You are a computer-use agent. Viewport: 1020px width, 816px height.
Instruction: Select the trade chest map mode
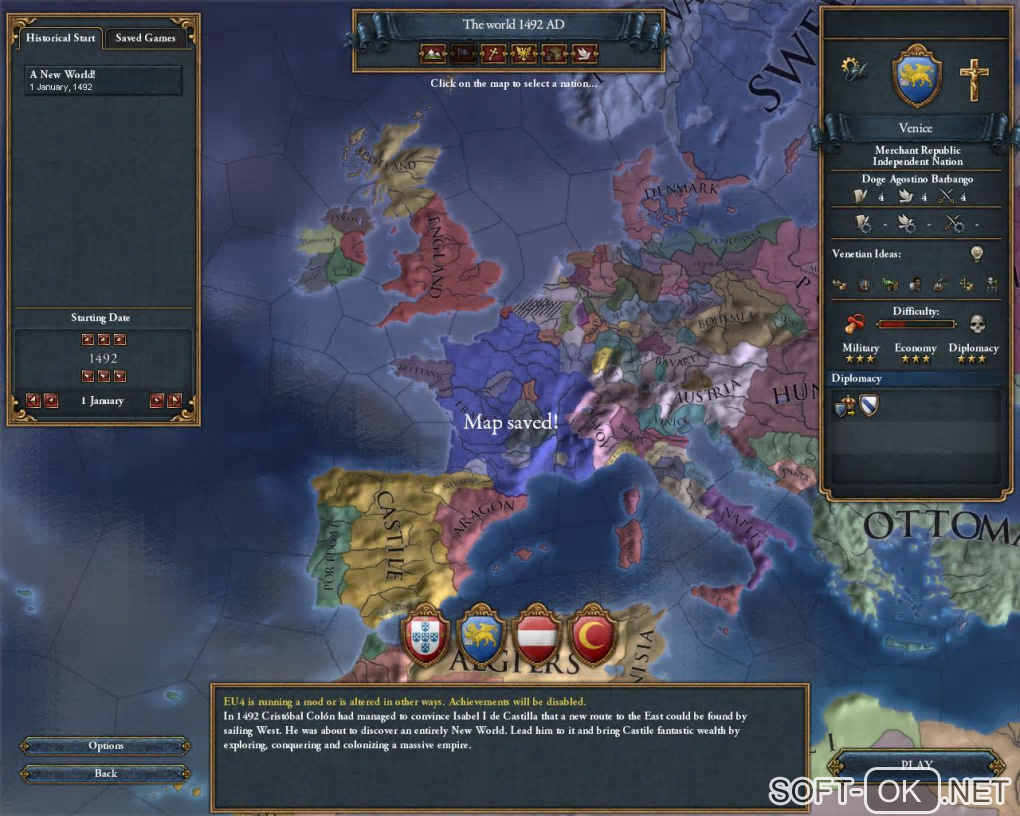(x=553, y=53)
